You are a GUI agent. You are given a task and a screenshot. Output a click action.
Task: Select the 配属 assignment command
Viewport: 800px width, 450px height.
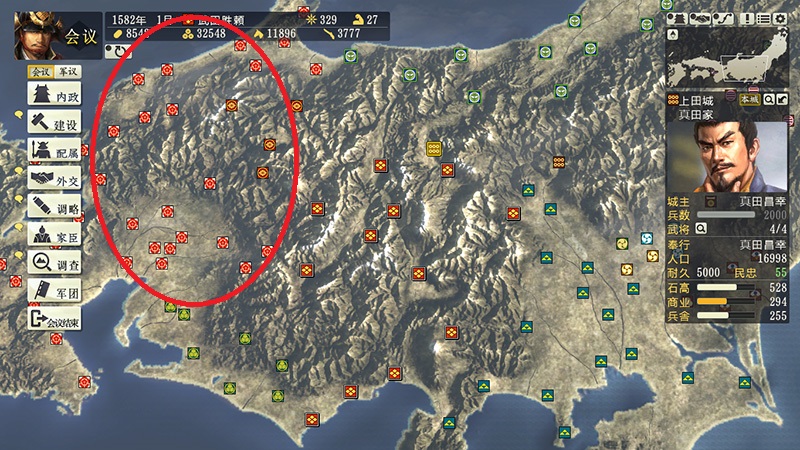click(56, 152)
